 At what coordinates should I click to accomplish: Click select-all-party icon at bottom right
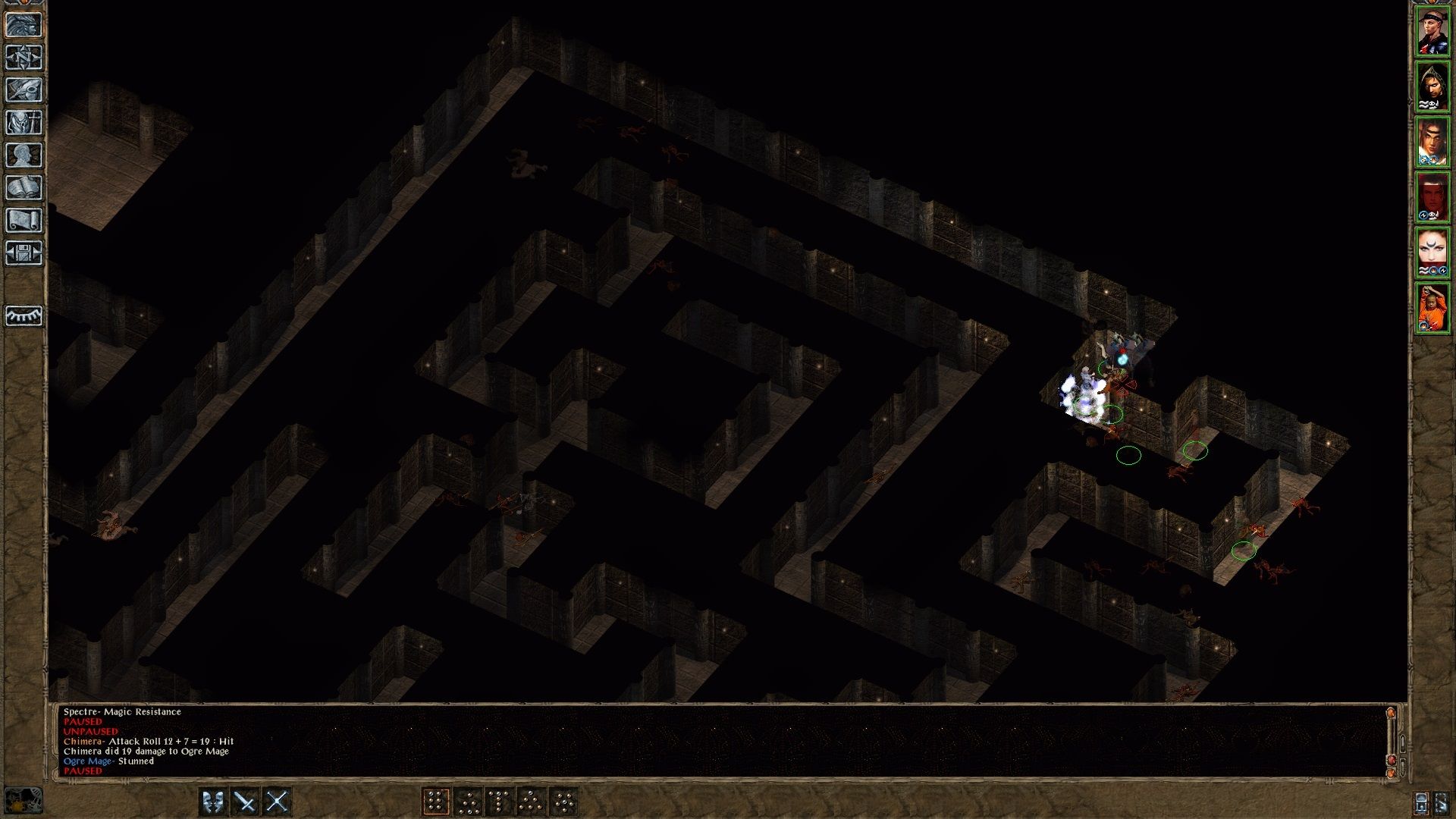pyautogui.click(x=1442, y=802)
